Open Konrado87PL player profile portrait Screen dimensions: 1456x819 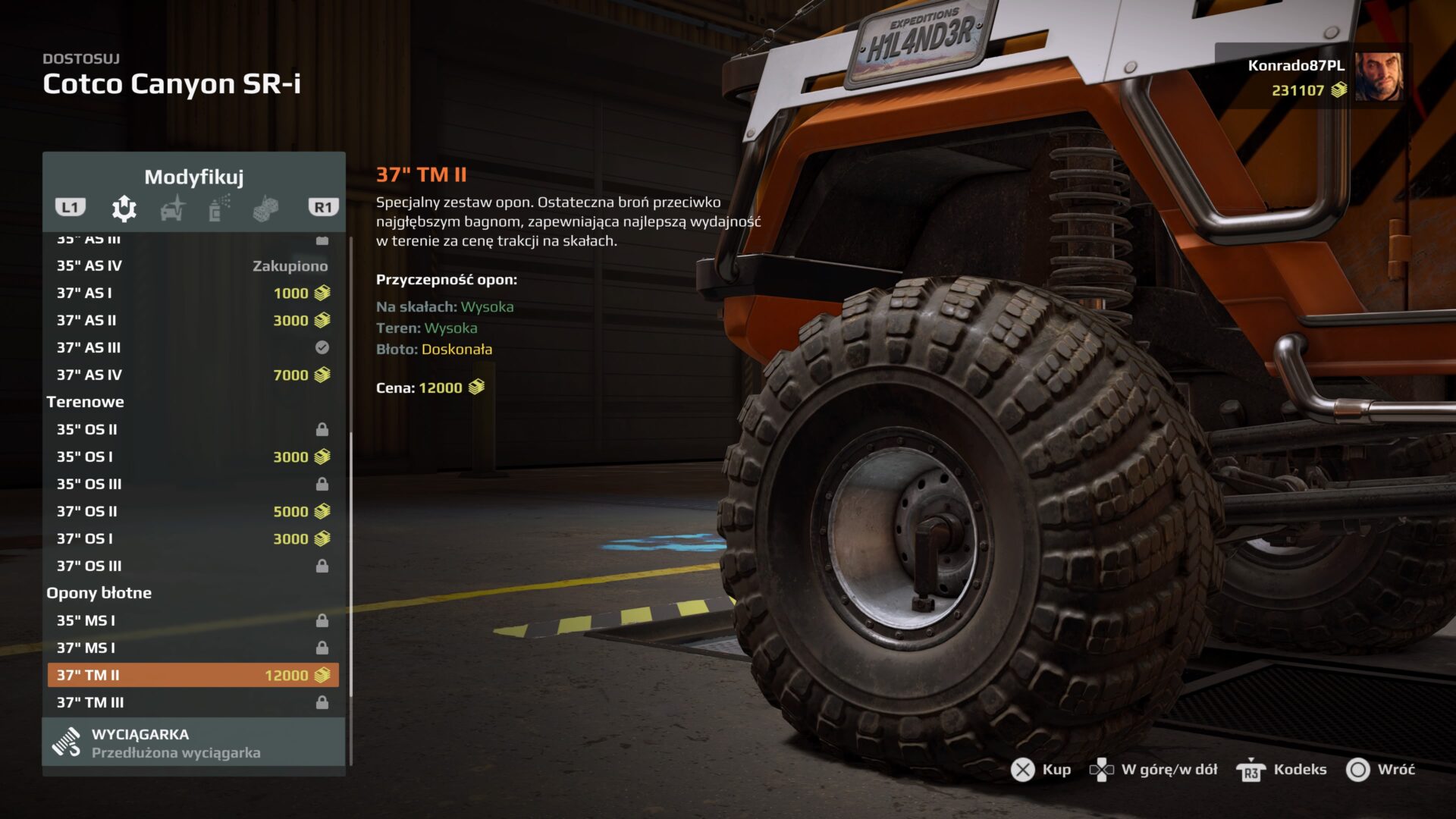[1379, 76]
